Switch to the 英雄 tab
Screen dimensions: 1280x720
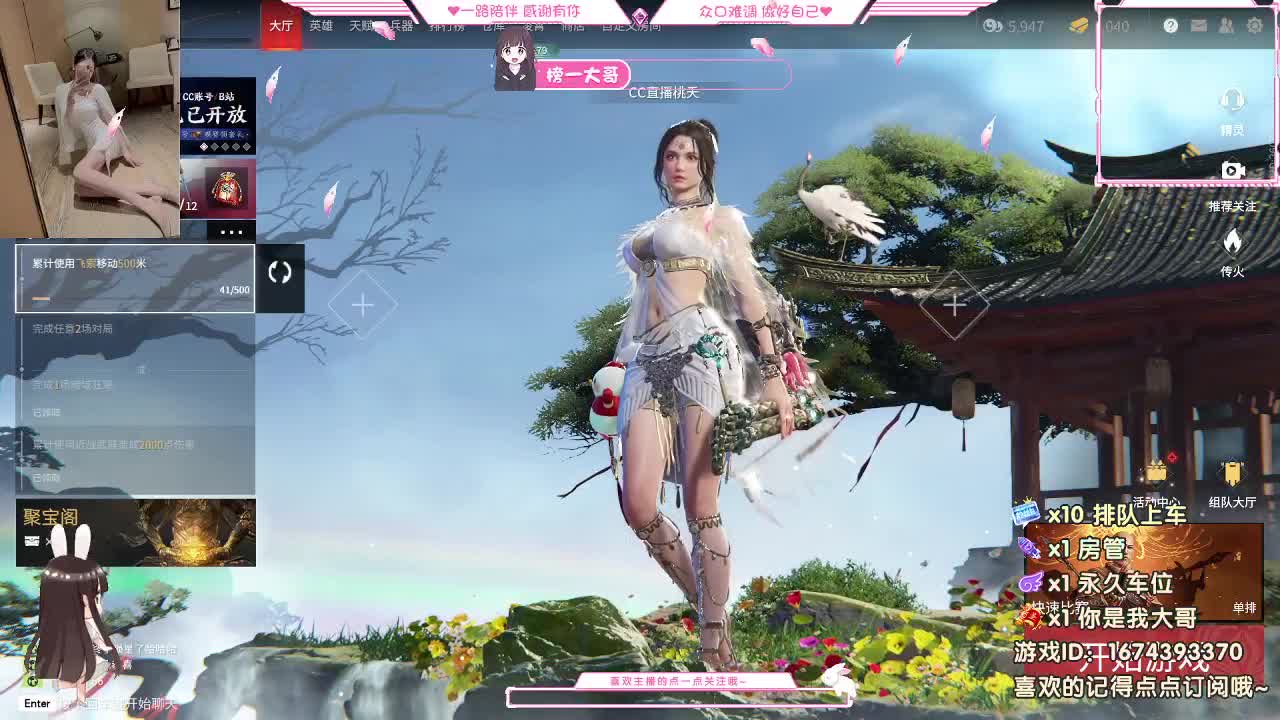(320, 26)
